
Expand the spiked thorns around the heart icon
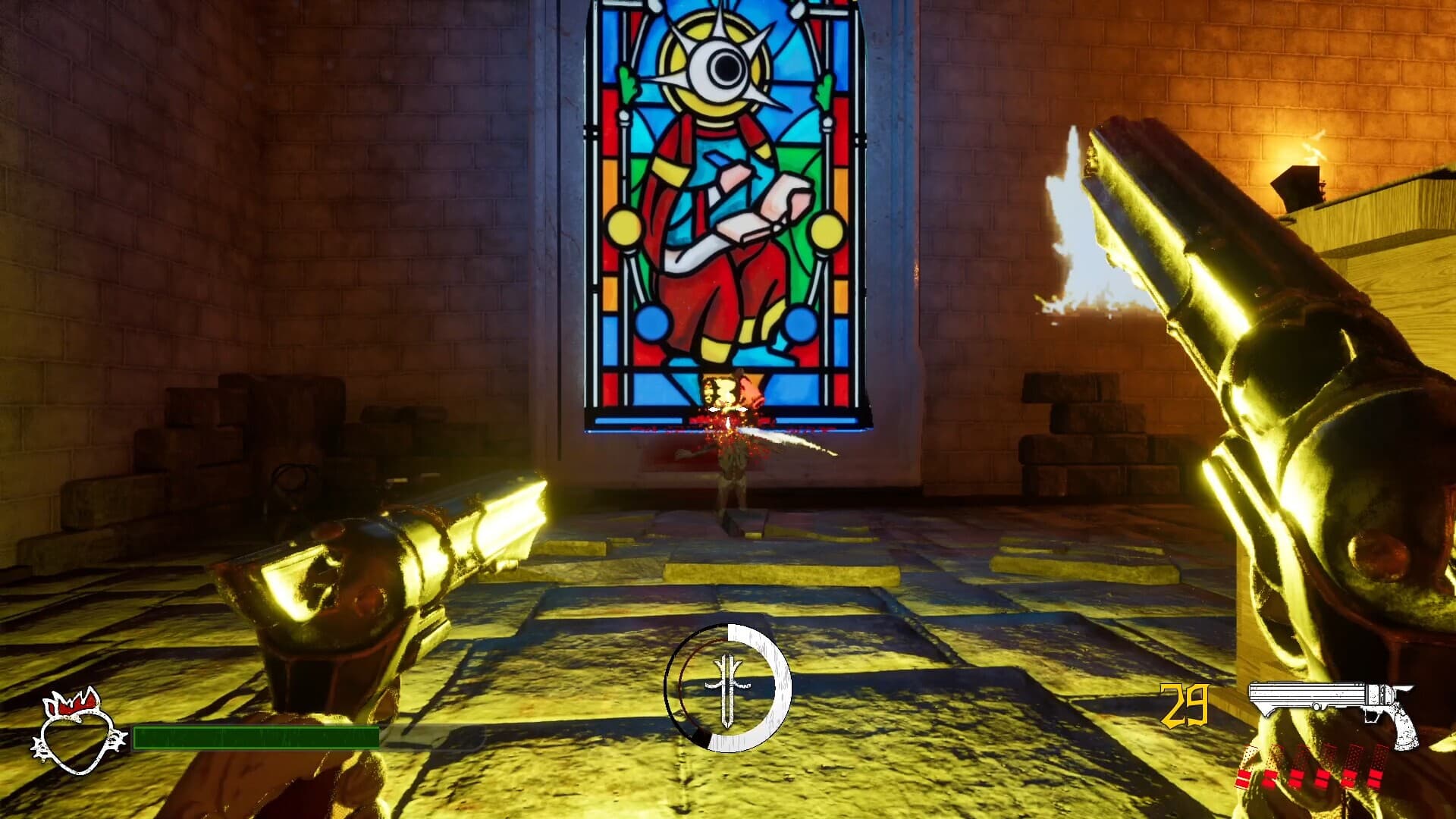point(115,739)
